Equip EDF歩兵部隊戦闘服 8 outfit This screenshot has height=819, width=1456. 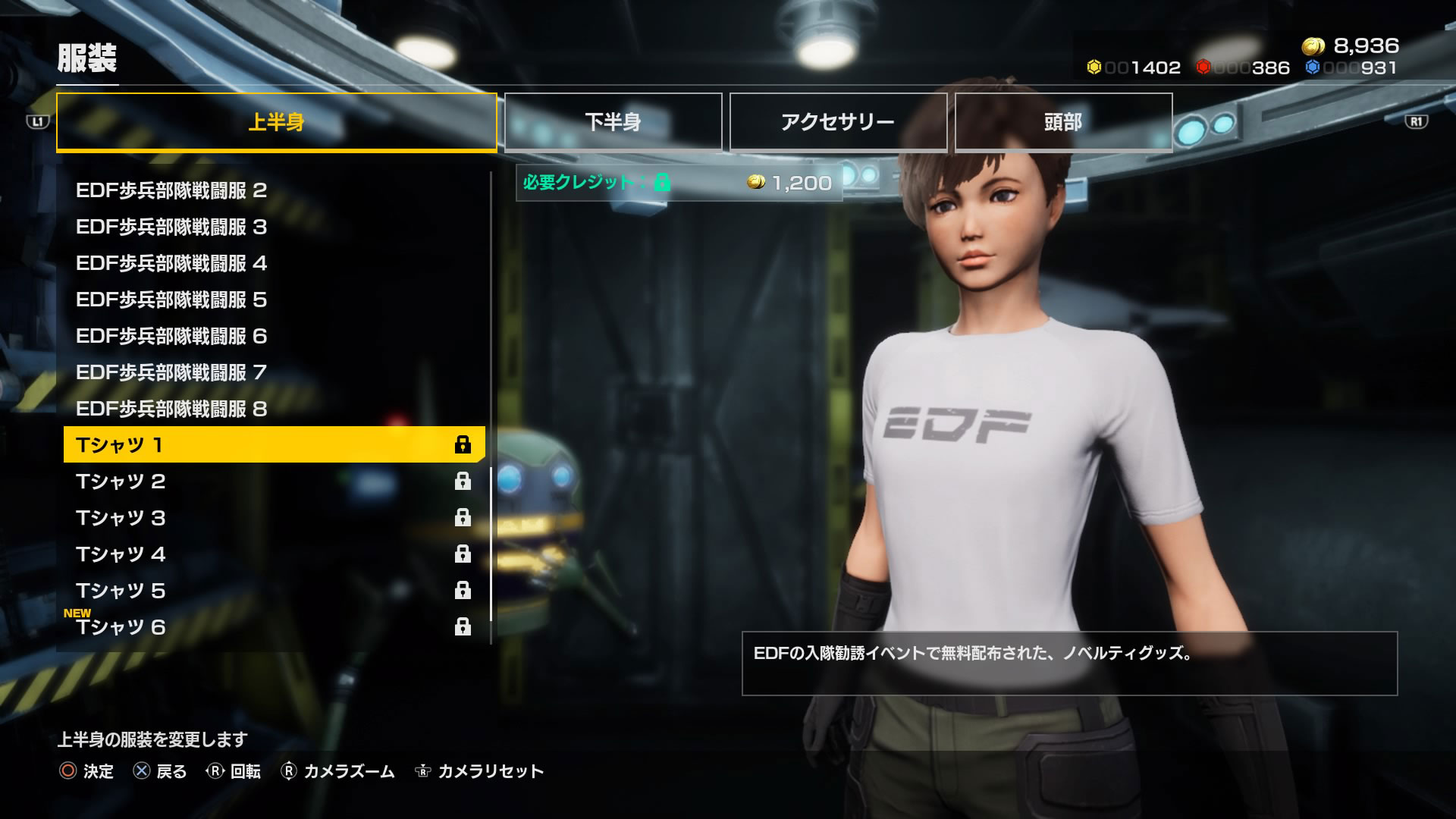pyautogui.click(x=273, y=409)
